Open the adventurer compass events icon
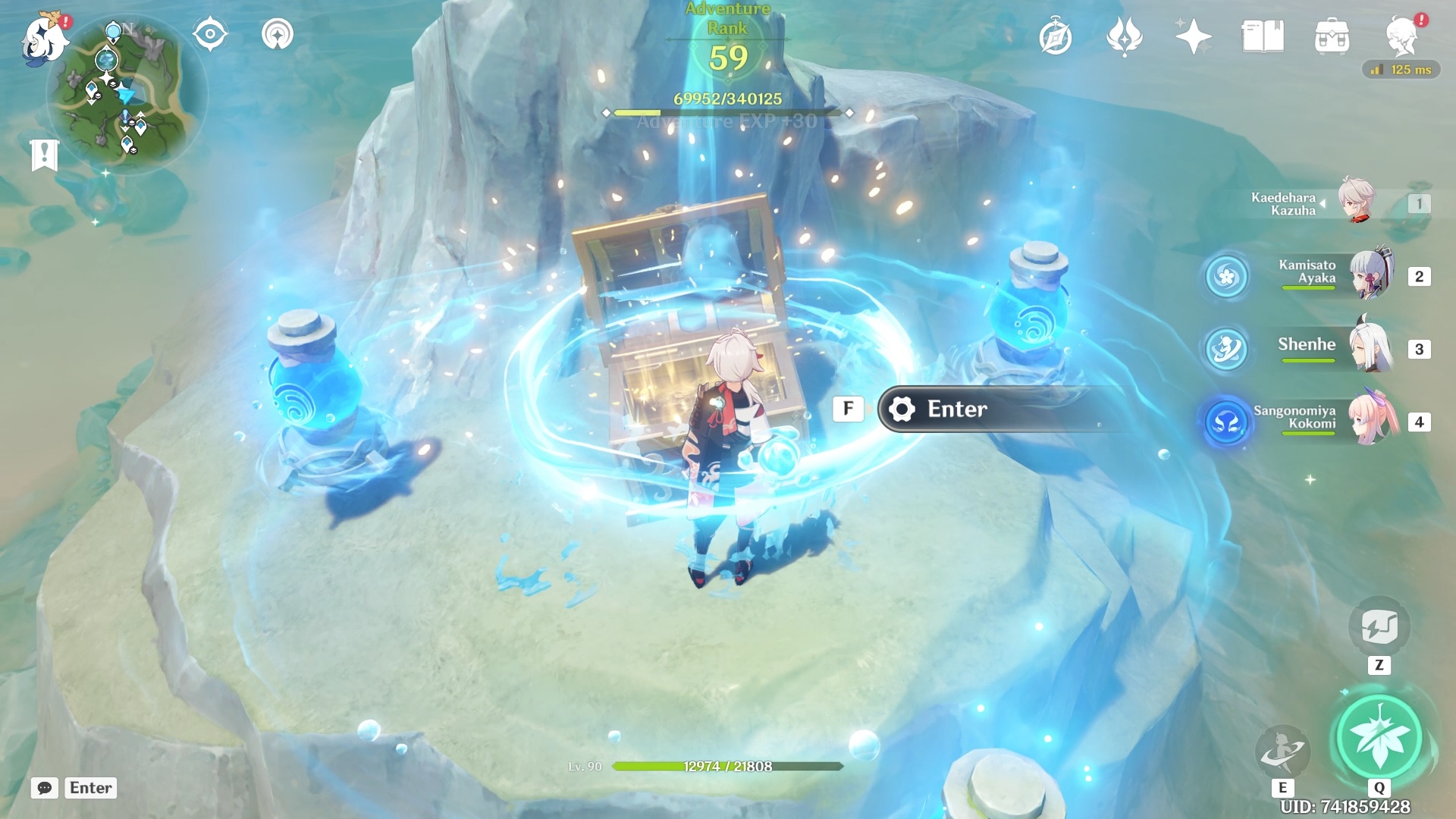Screen dimensions: 1456x819 (x=1056, y=36)
